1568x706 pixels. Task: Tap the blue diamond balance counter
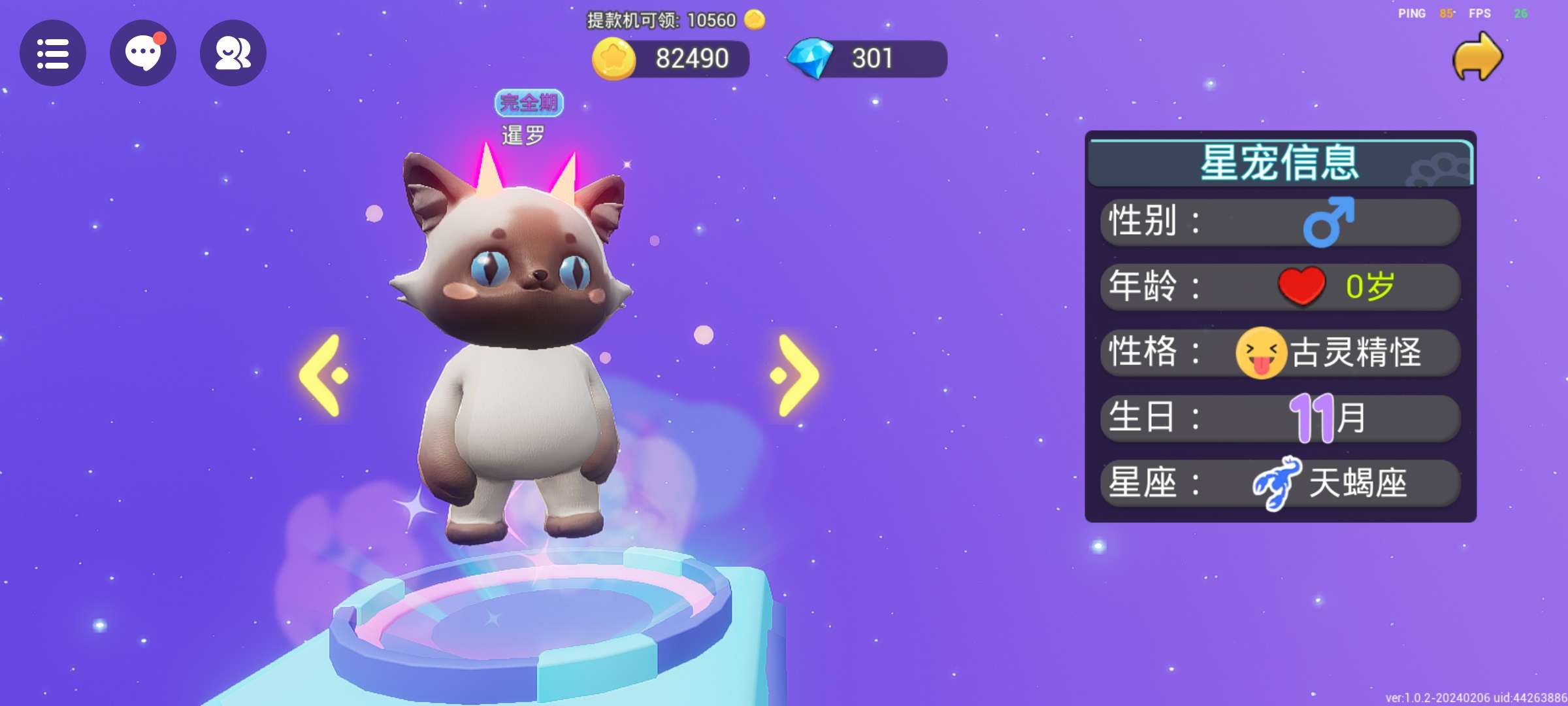point(868,59)
